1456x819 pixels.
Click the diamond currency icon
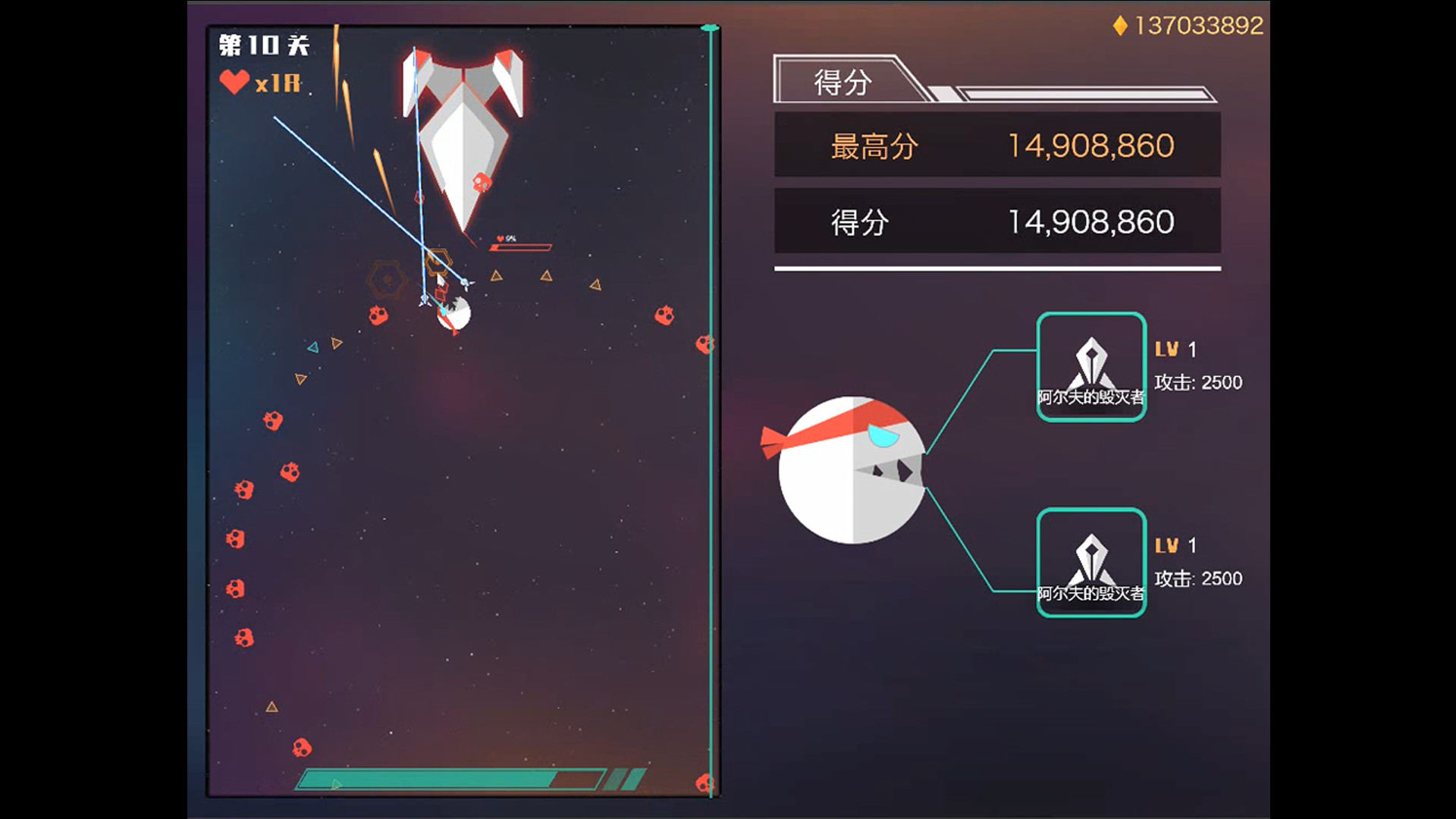pyautogui.click(x=1122, y=27)
